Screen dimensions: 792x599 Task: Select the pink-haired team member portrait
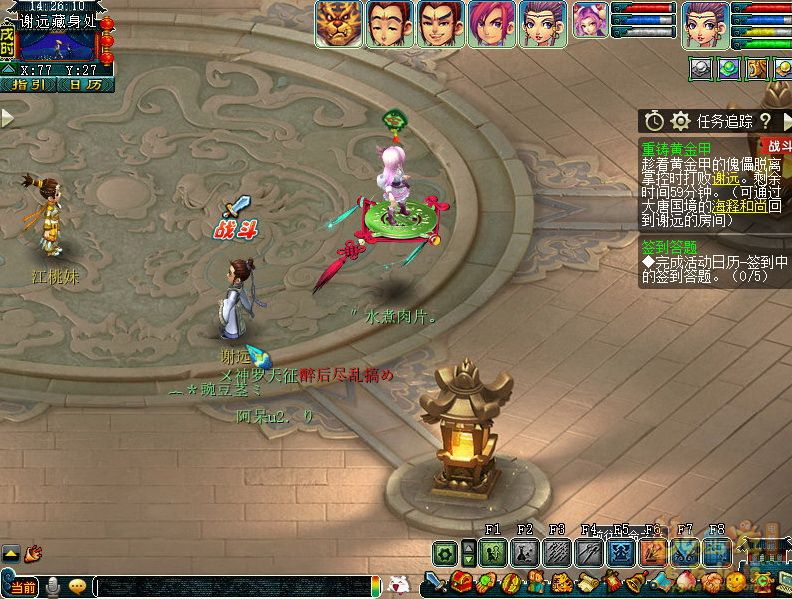pos(492,24)
